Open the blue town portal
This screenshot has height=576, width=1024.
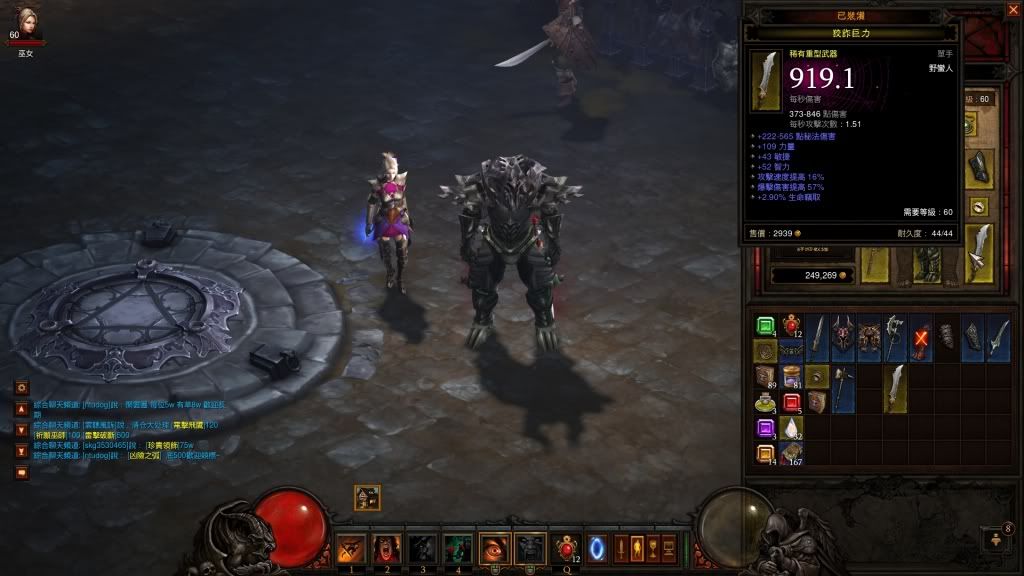599,548
